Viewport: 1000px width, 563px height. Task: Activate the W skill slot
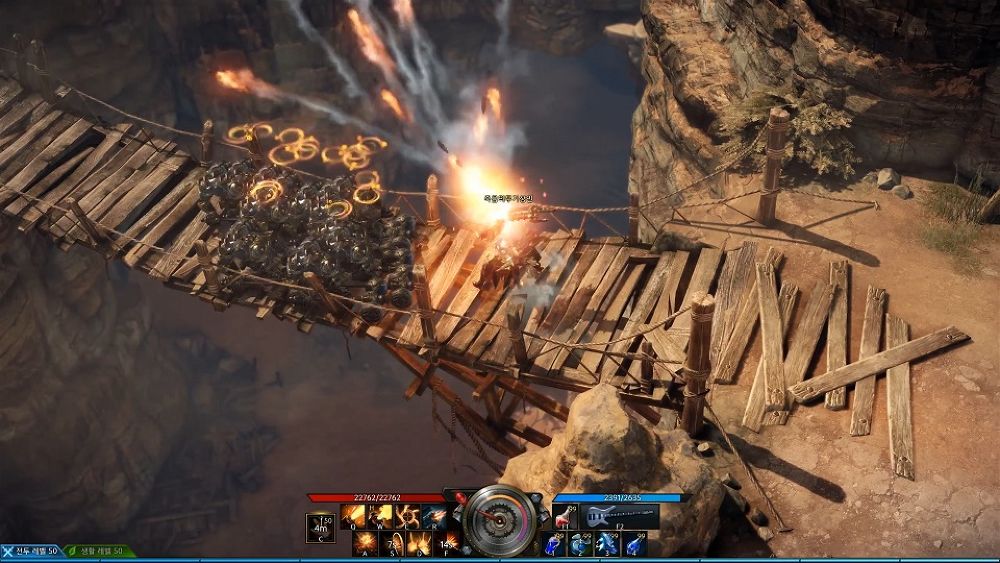pyautogui.click(x=380, y=516)
